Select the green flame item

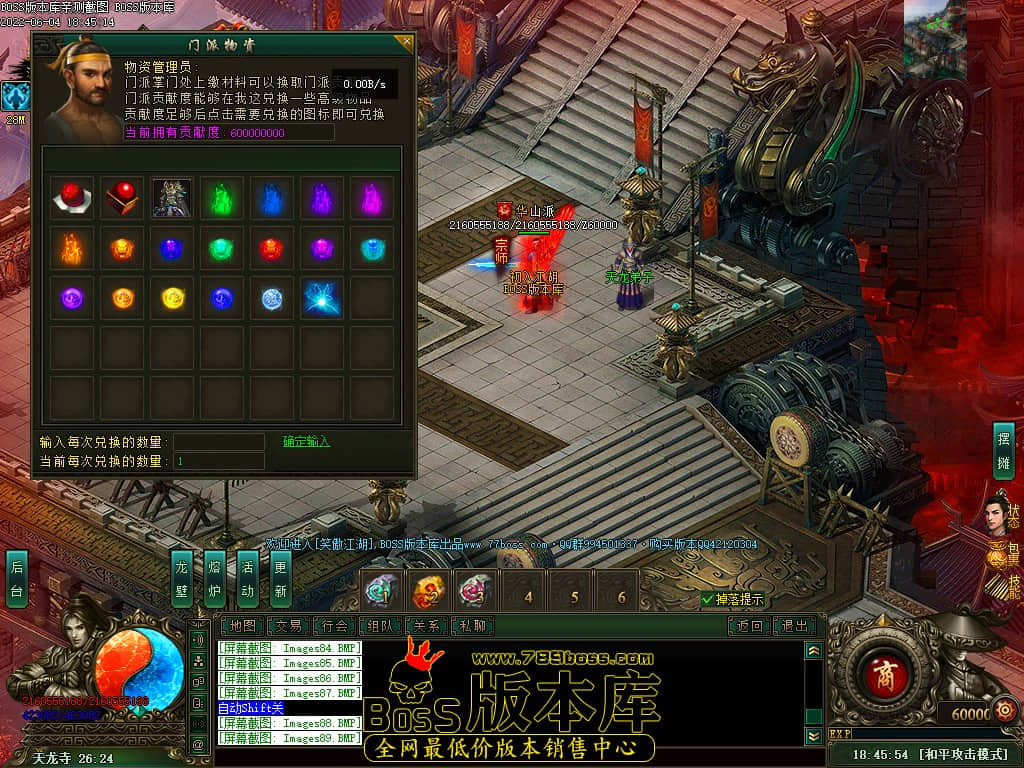point(222,198)
